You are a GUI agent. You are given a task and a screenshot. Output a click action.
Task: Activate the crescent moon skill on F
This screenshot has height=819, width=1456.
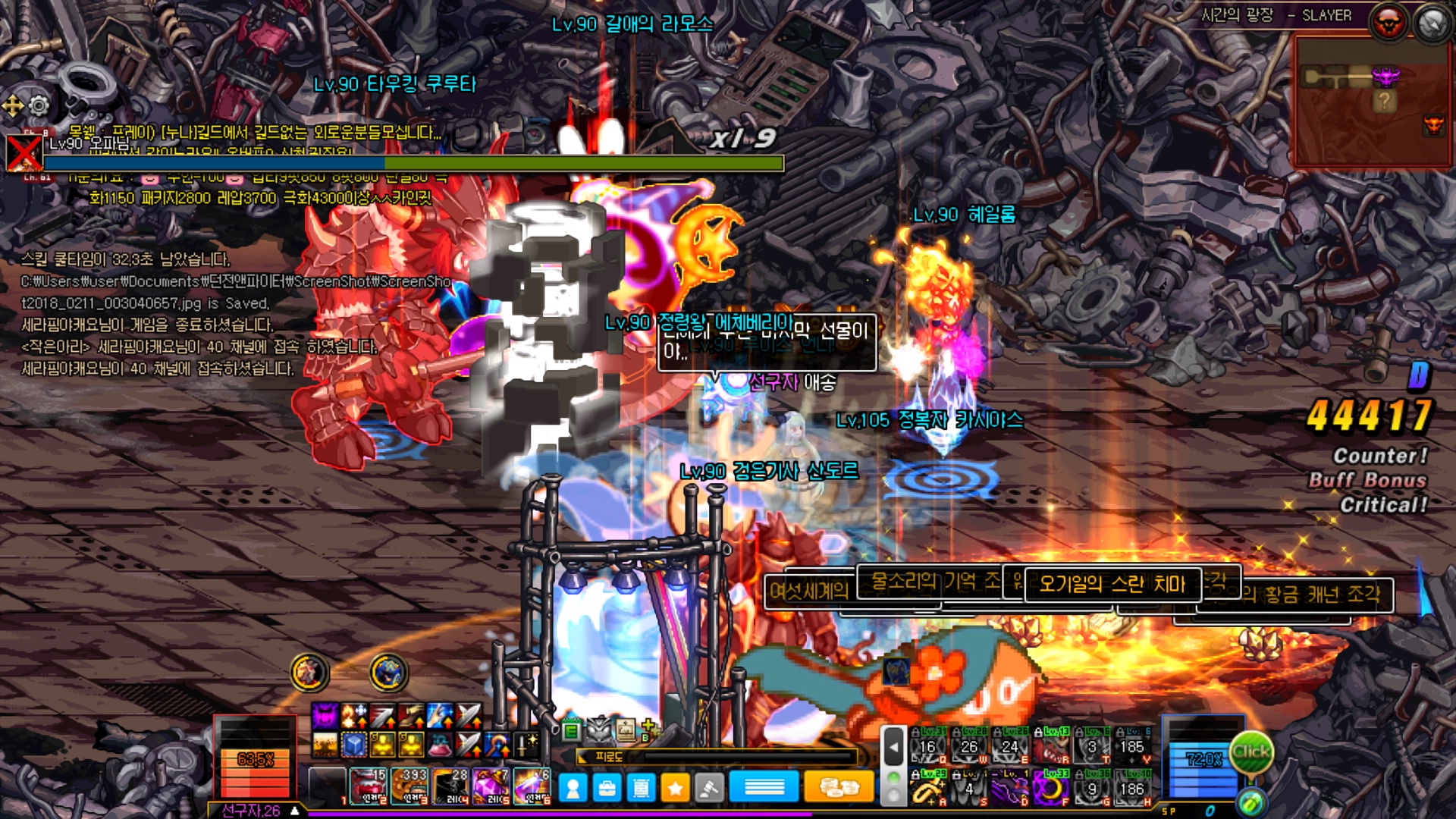click(1051, 789)
